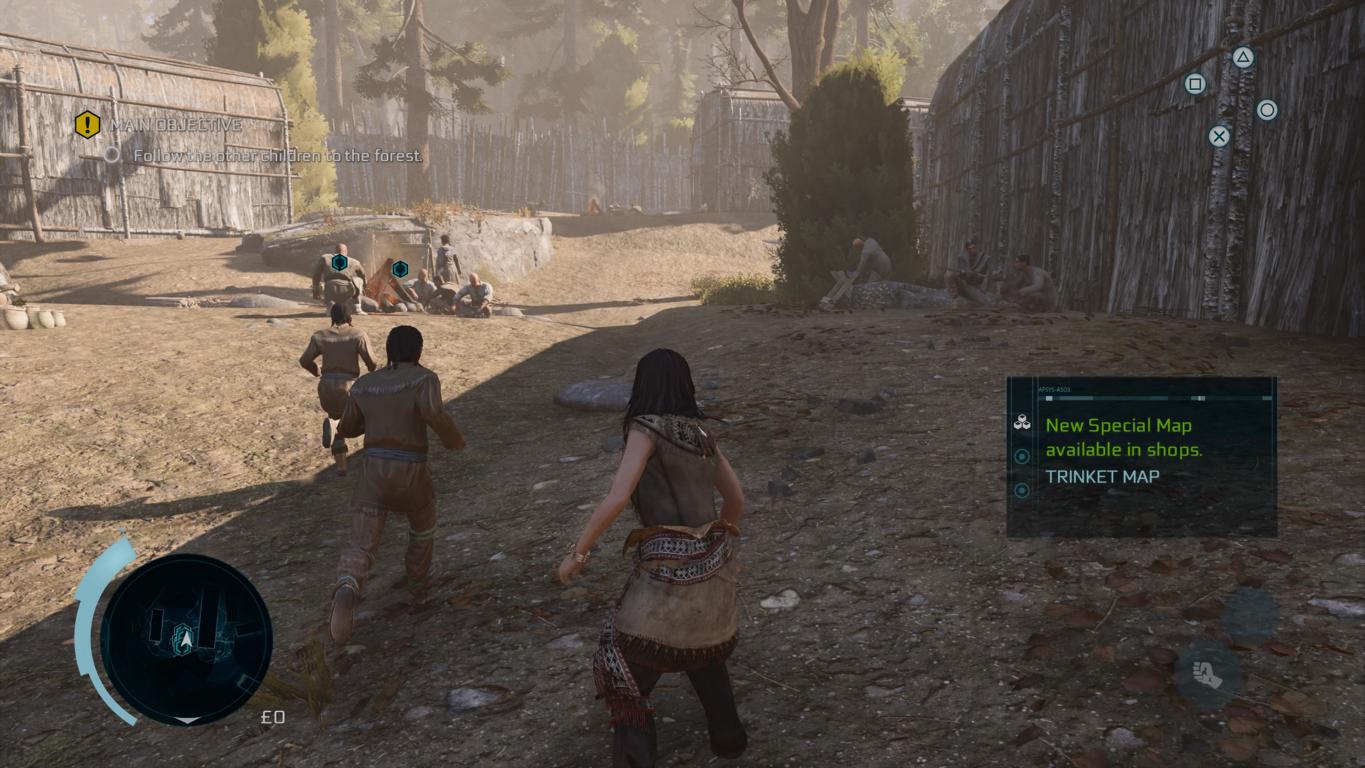This screenshot has height=768, width=1365.
Task: Click the circular minimap
Action: pyautogui.click(x=186, y=639)
